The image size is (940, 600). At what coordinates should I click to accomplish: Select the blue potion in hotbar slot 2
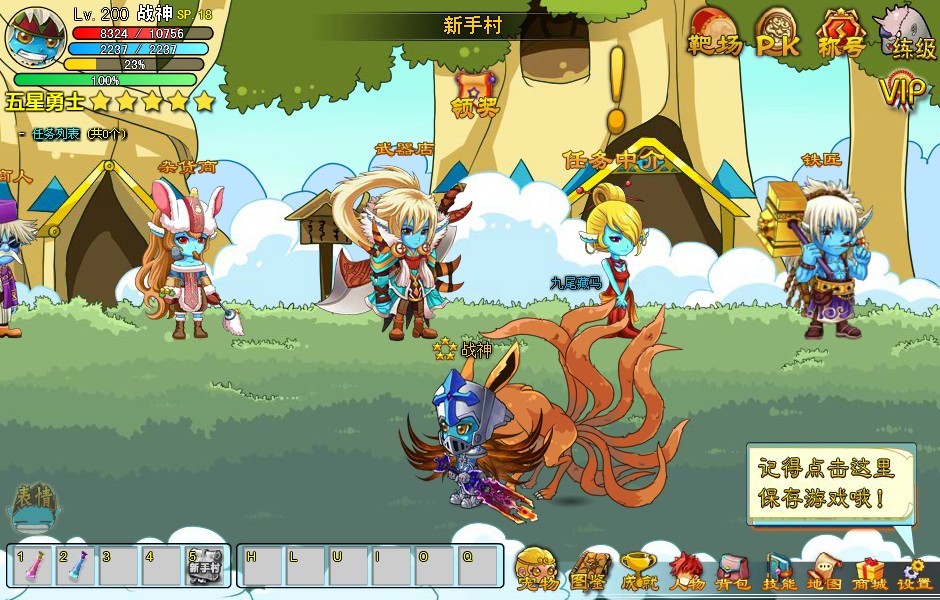coord(75,566)
